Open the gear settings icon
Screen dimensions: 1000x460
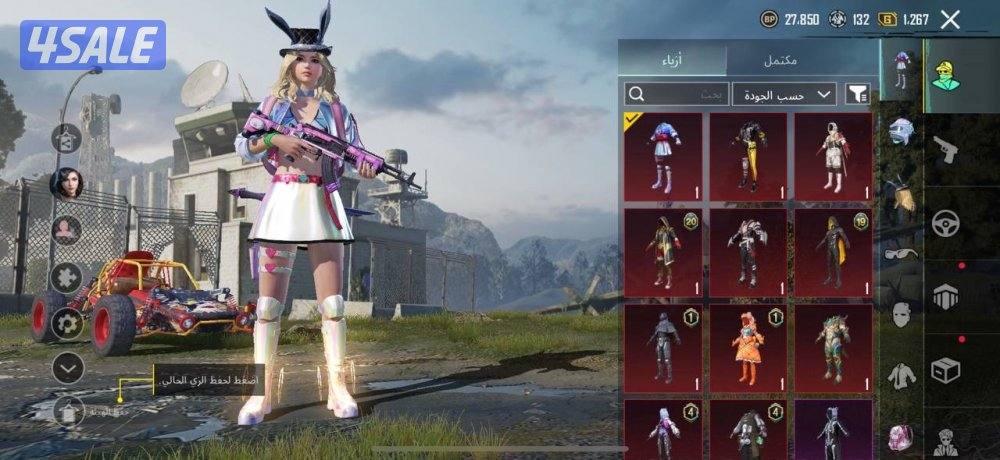point(67,323)
